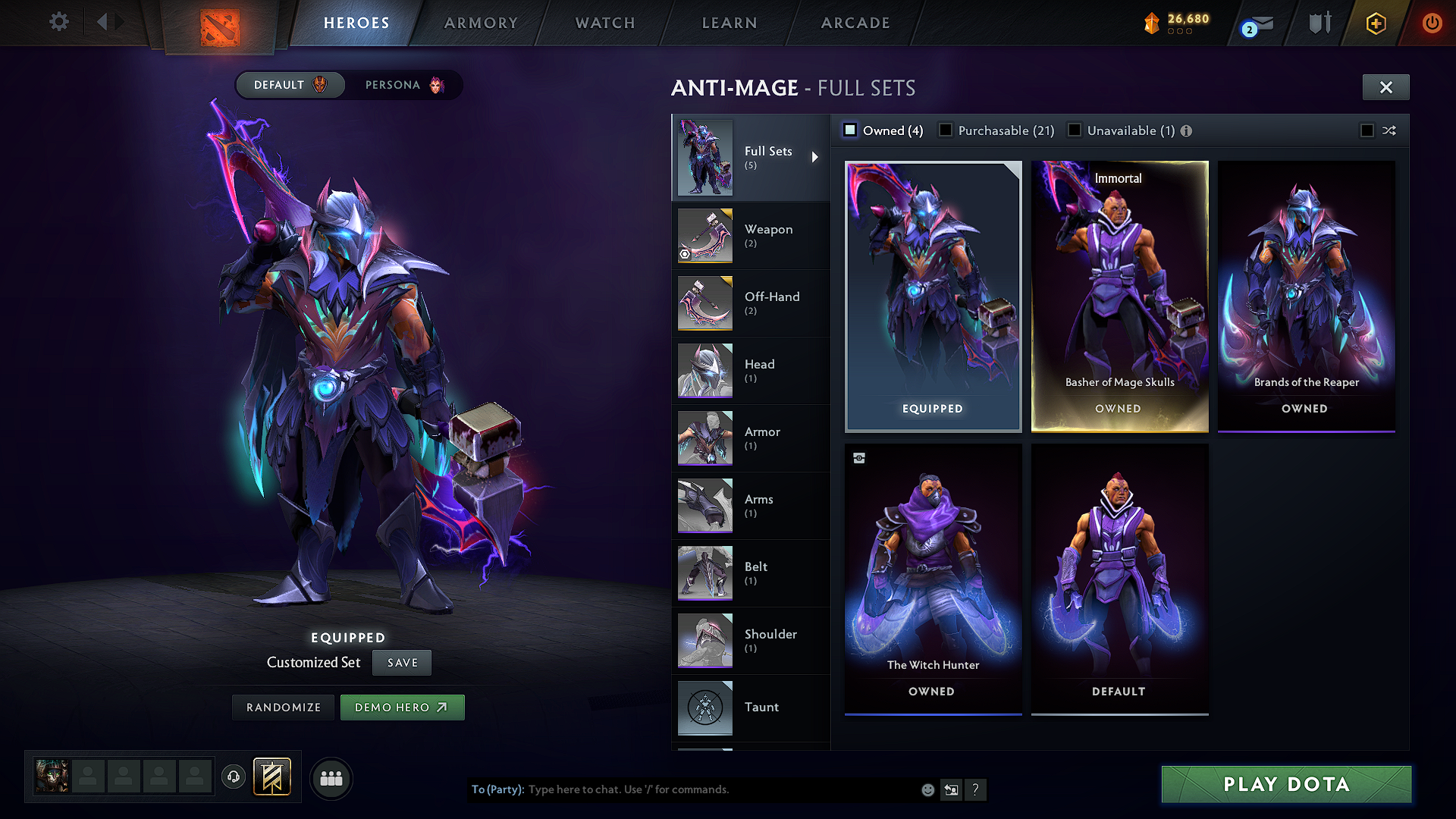This screenshot has height=819, width=1456.
Task: Click the Demo Hero button
Action: click(x=402, y=708)
